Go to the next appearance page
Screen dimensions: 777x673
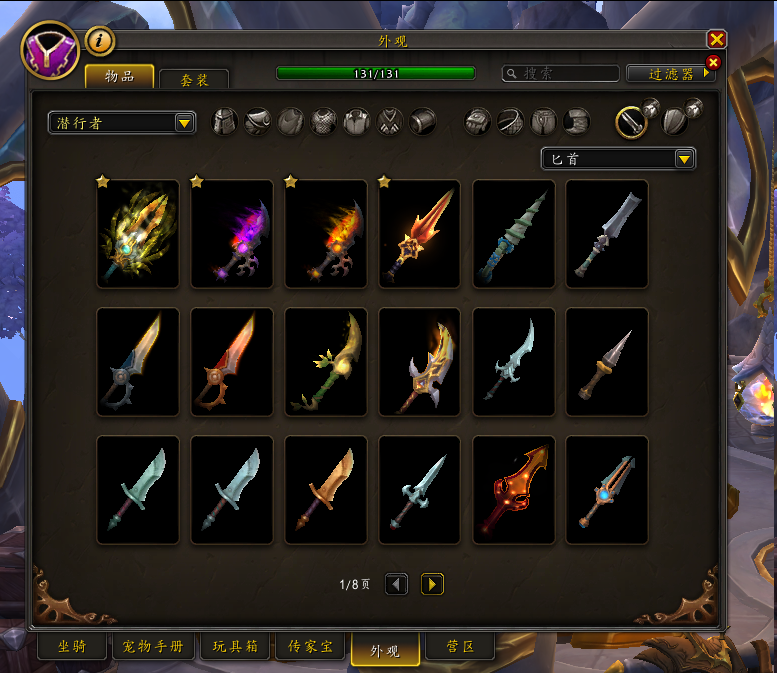(432, 584)
